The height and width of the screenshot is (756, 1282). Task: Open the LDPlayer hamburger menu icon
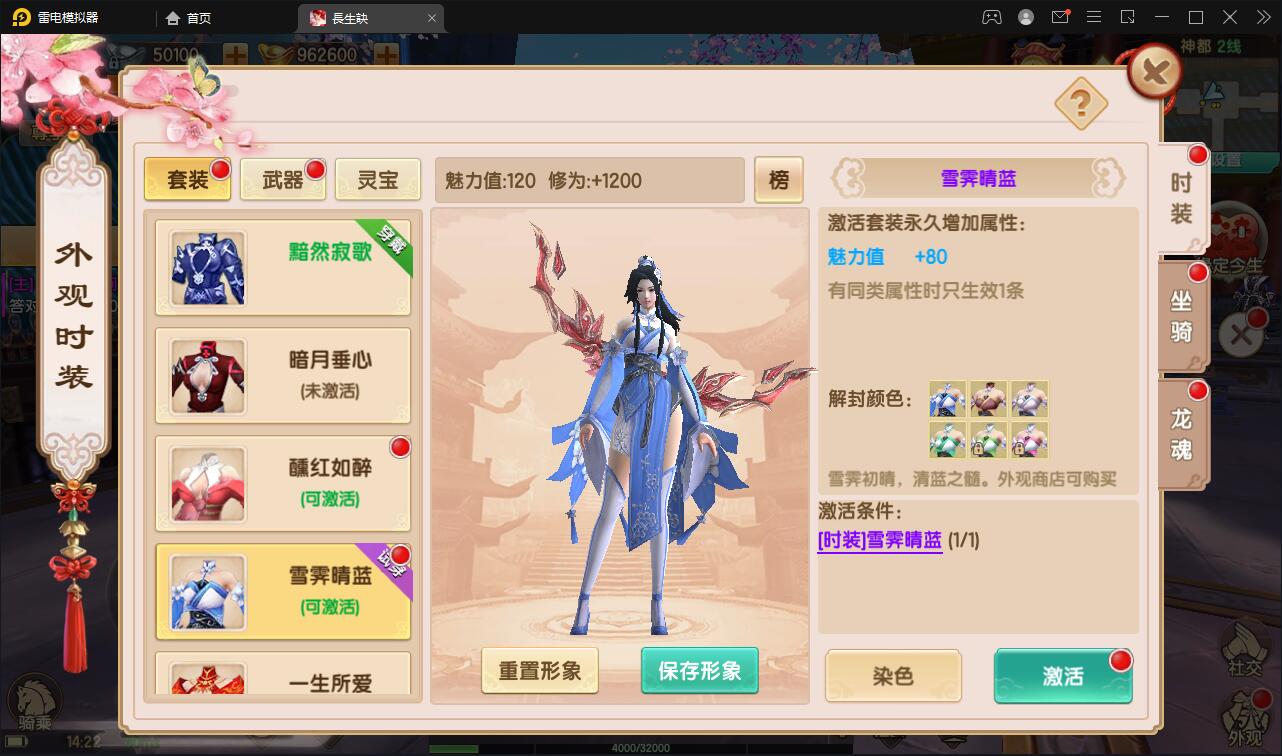click(x=1094, y=17)
